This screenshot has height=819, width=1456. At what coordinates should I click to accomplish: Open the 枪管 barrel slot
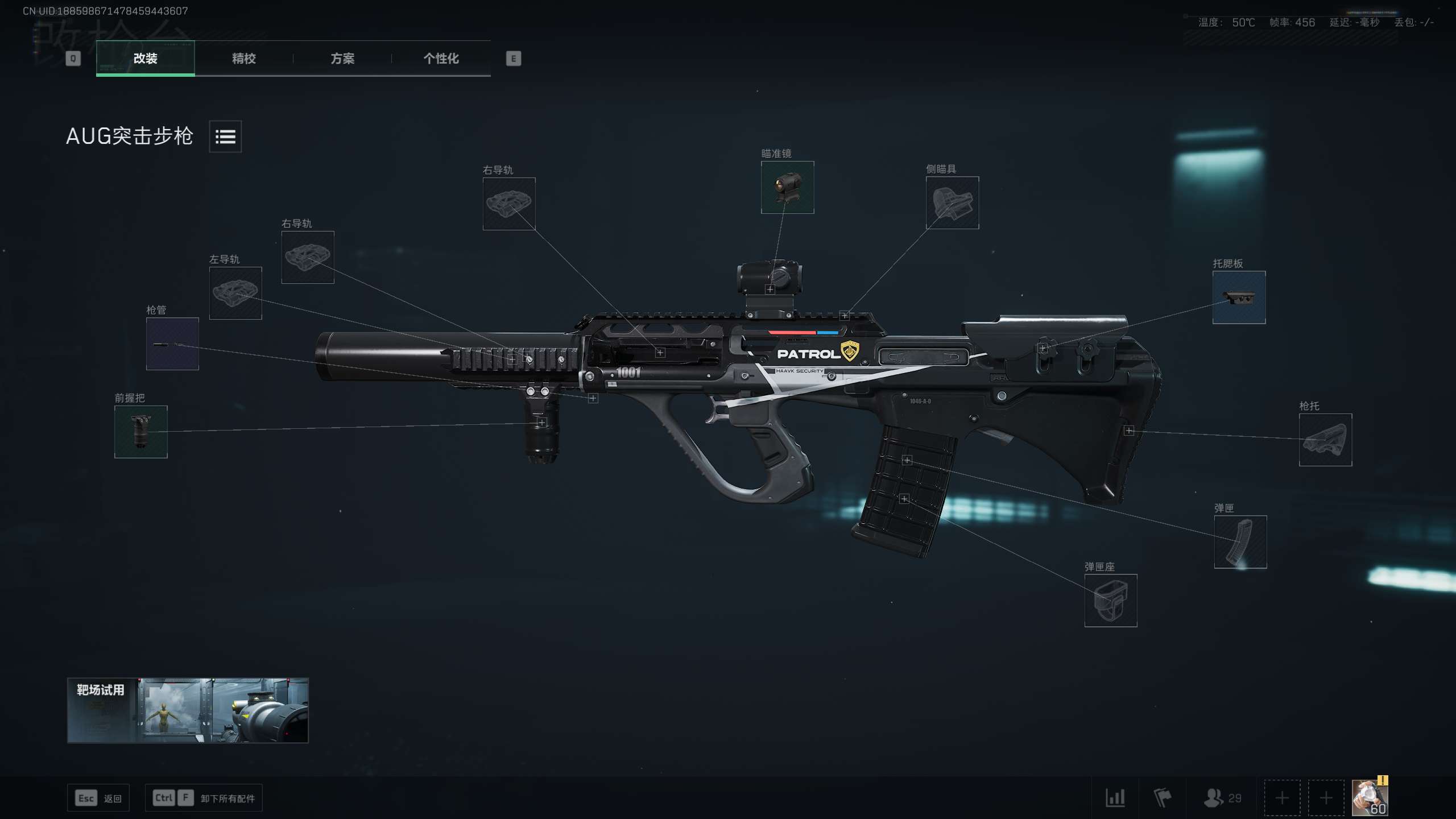(172, 344)
